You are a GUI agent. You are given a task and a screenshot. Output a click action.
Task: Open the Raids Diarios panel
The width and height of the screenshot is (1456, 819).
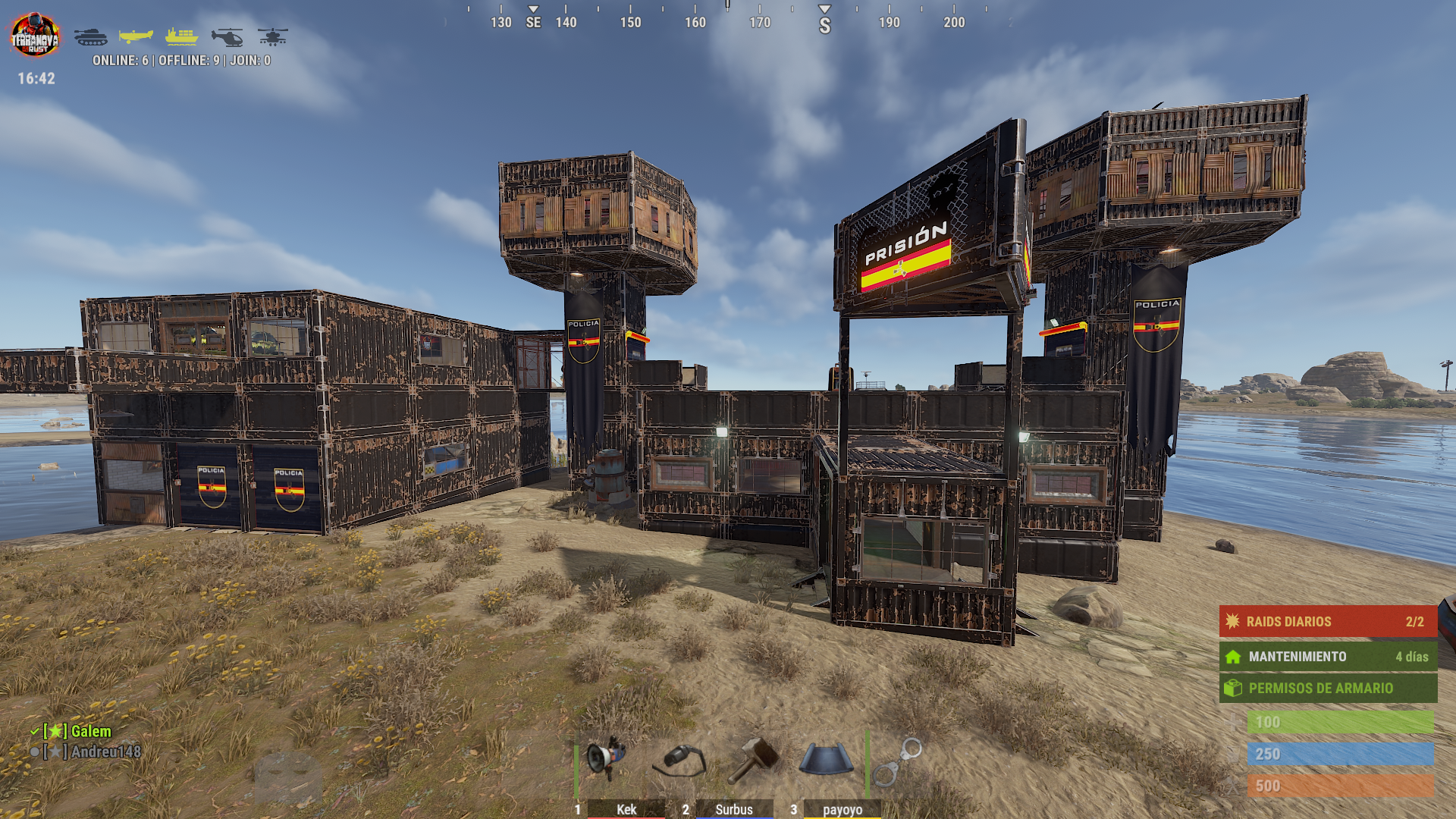pos(1328,622)
